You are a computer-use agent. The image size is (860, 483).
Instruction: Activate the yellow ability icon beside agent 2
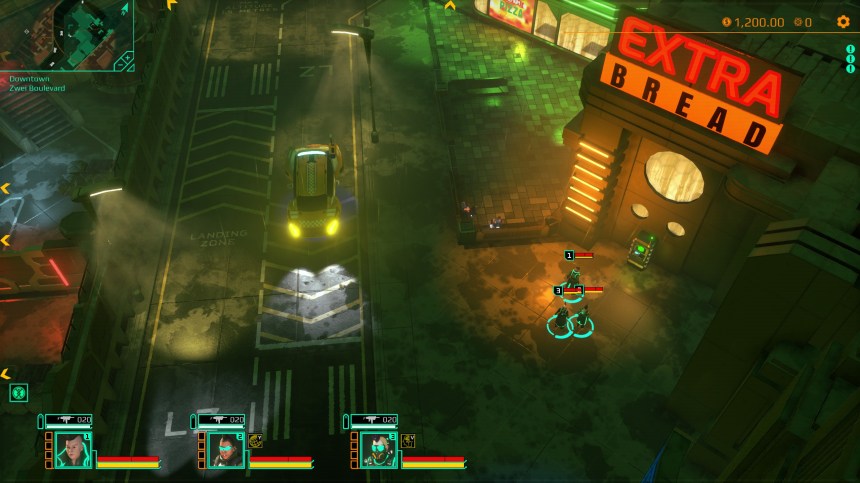[256, 440]
